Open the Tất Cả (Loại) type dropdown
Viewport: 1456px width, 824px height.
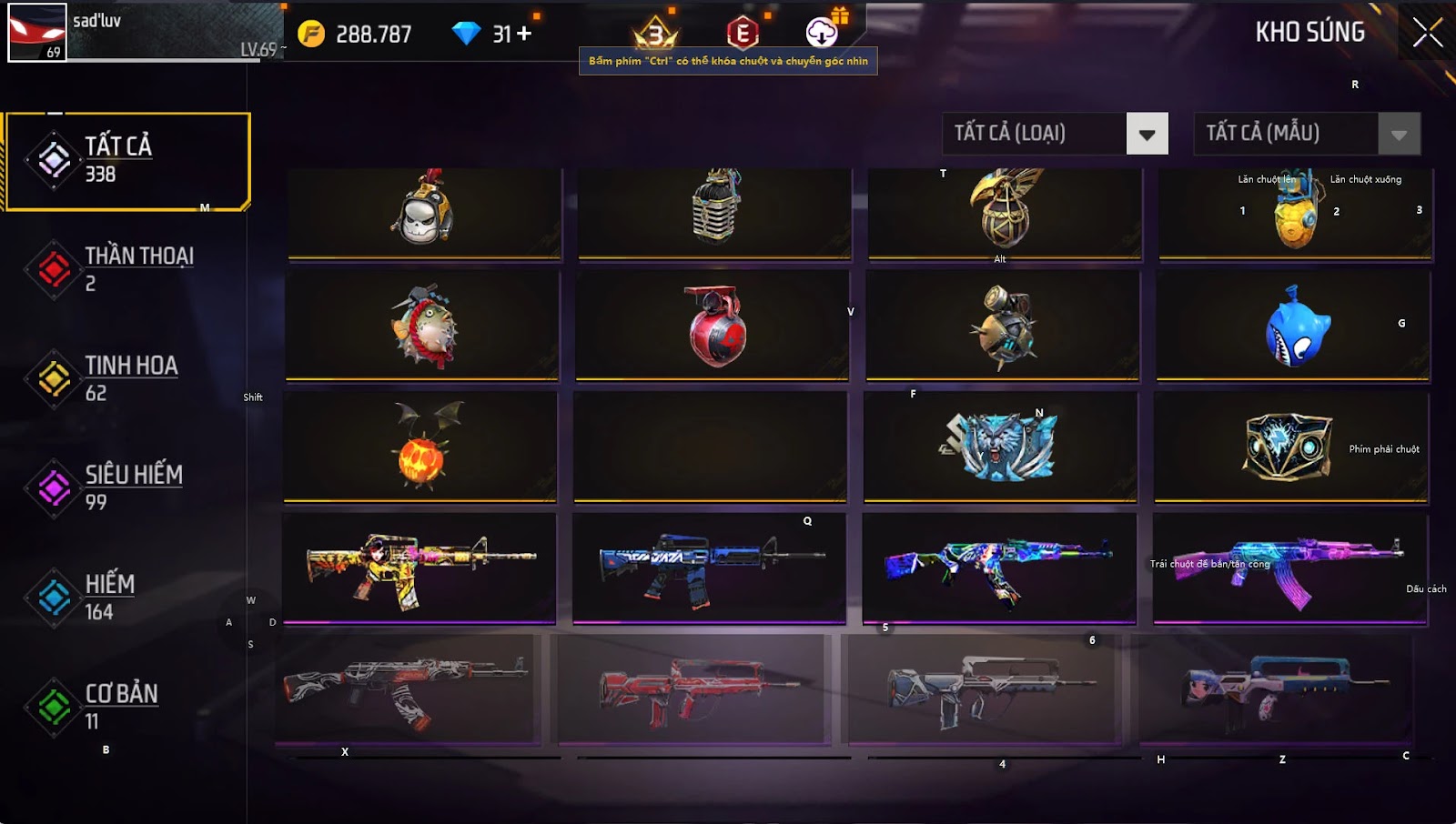(1147, 135)
